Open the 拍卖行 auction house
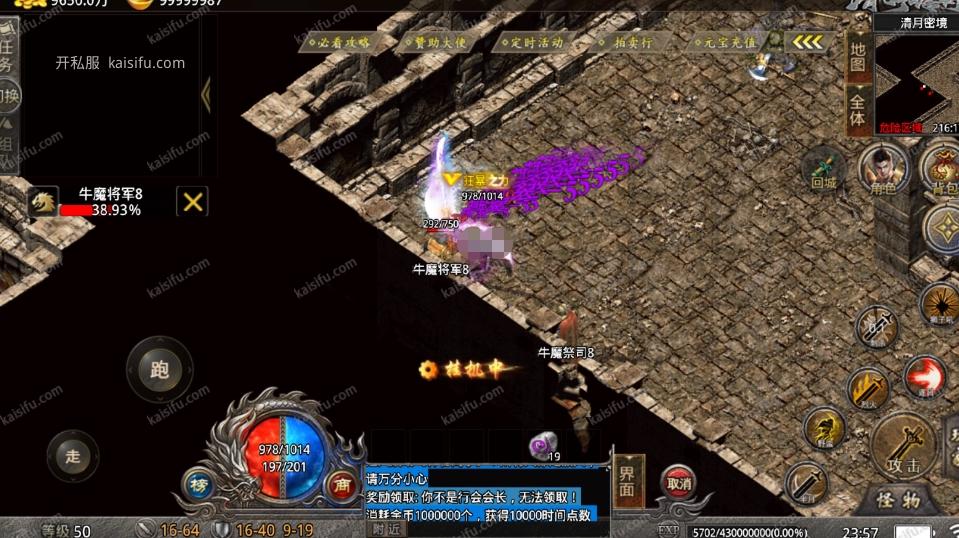The image size is (959, 538). coord(627,42)
